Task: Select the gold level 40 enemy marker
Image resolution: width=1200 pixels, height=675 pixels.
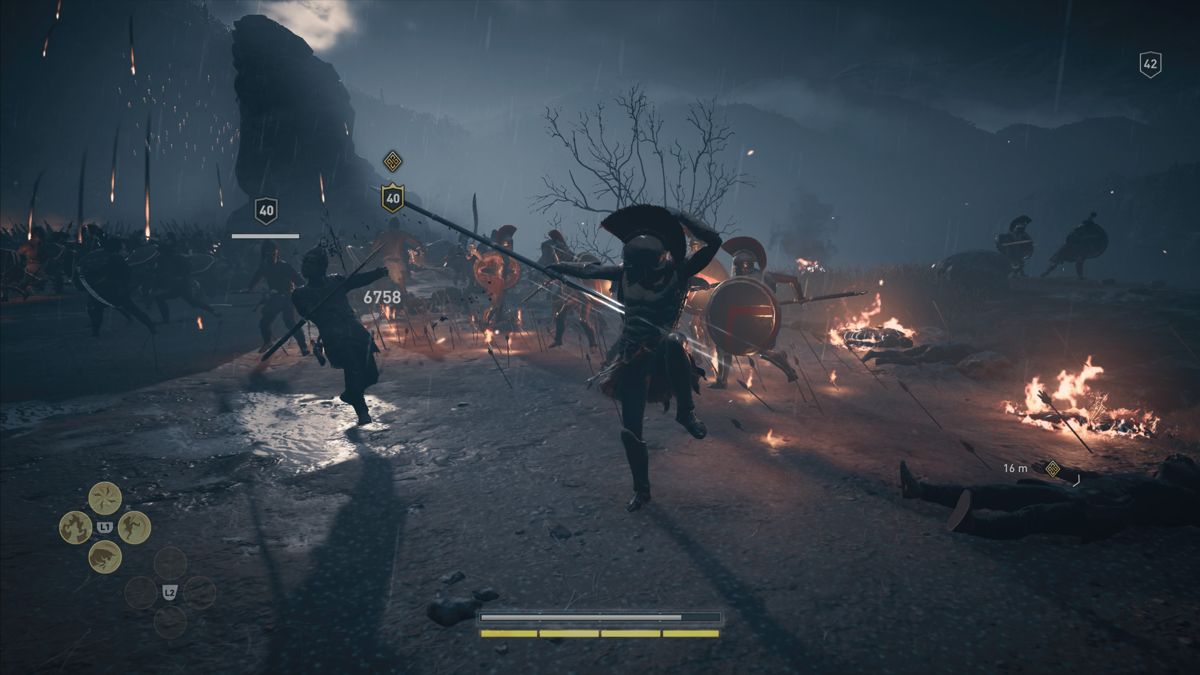Action: click(392, 198)
